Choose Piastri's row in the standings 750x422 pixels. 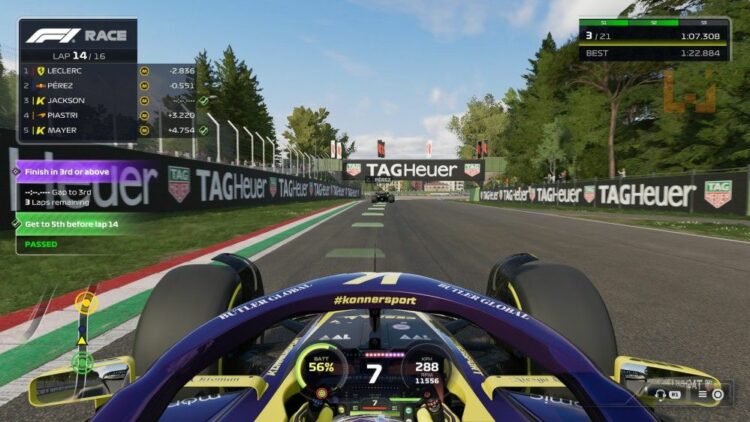click(x=75, y=115)
